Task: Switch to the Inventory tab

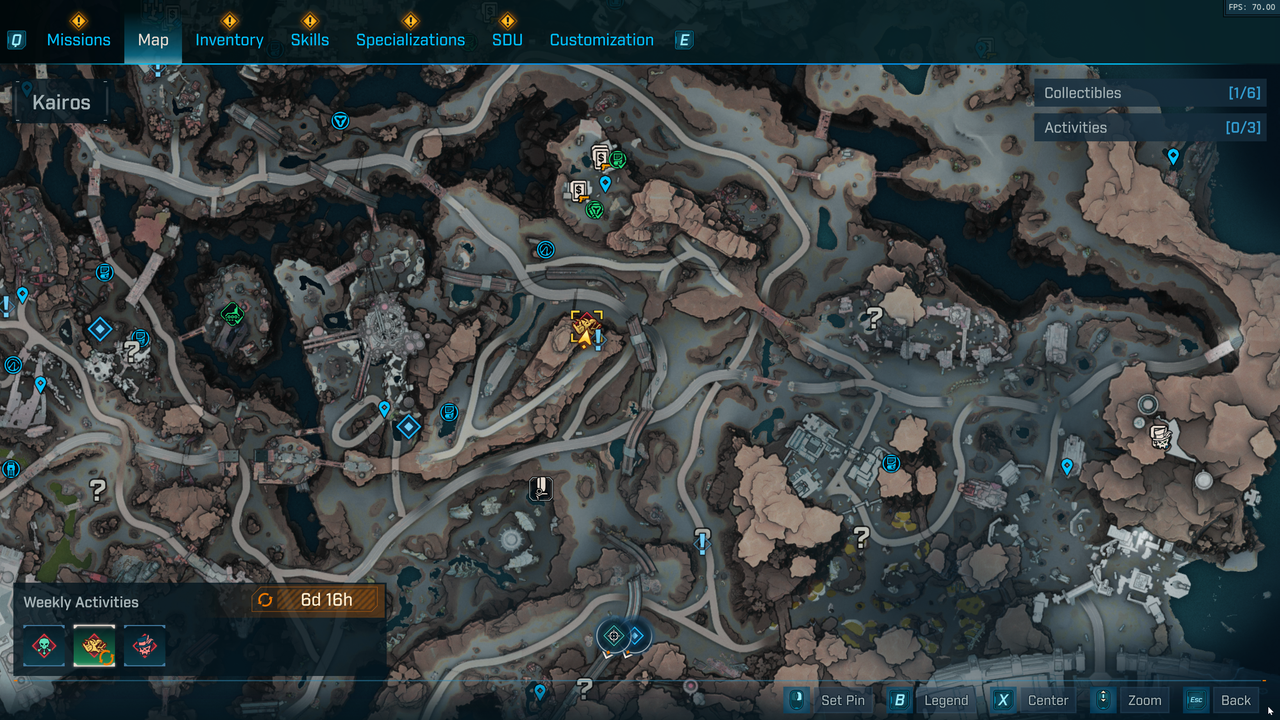Action: coord(229,39)
